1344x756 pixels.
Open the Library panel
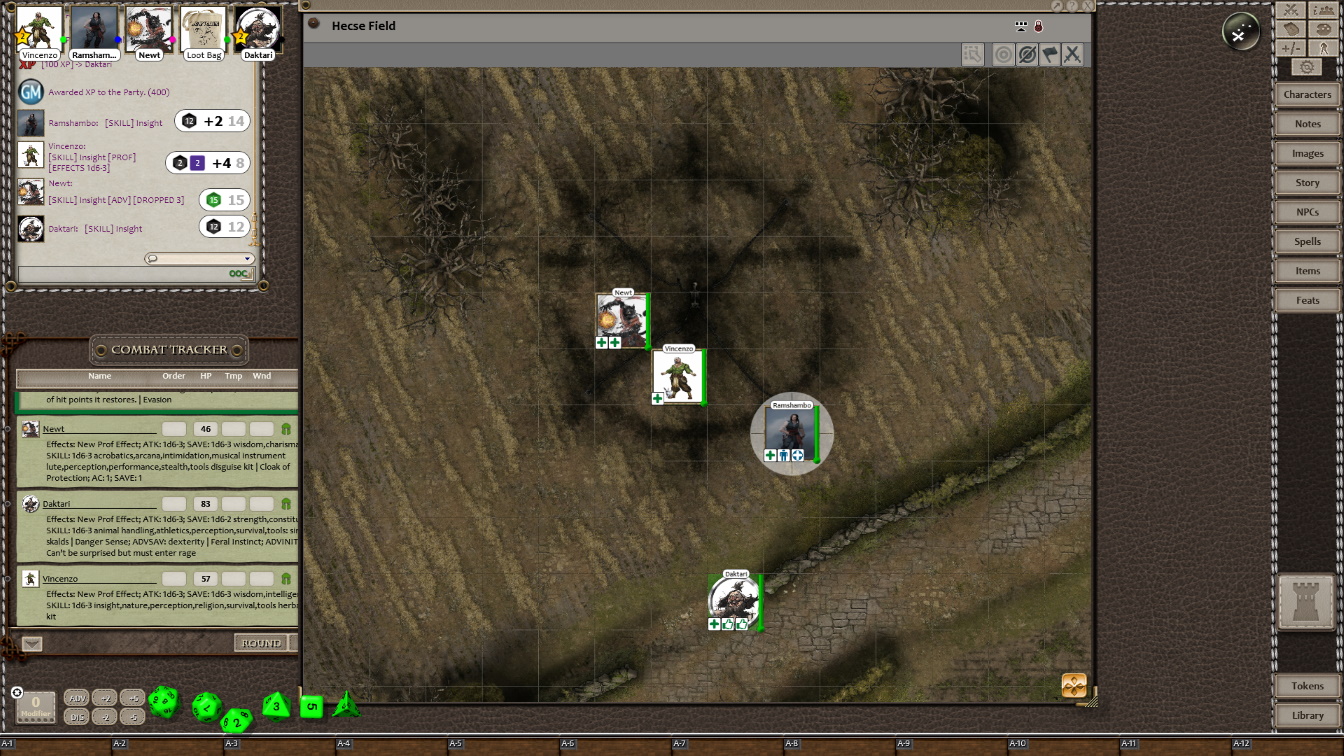point(1307,716)
